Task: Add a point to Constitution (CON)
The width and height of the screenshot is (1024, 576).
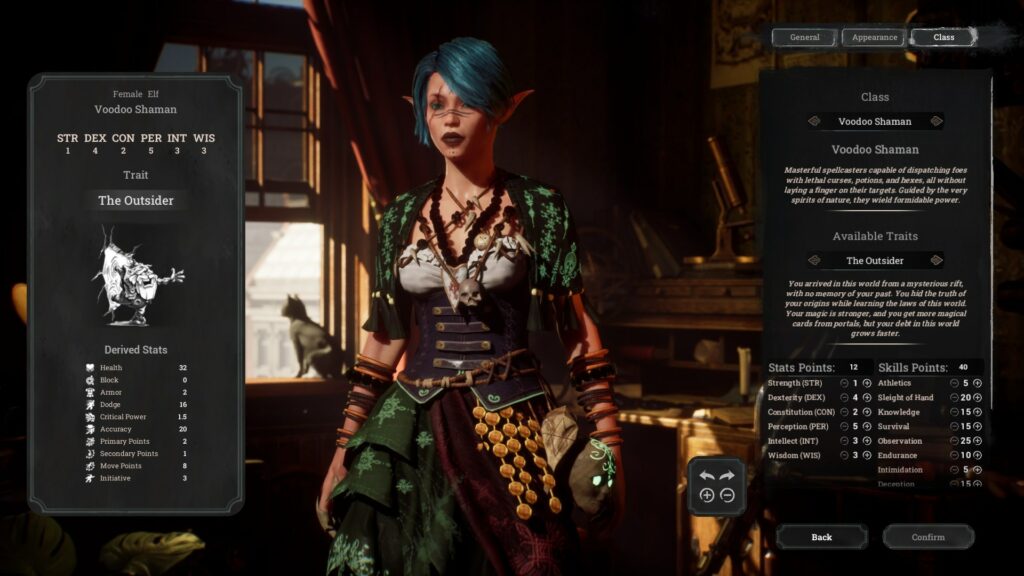Action: click(866, 412)
